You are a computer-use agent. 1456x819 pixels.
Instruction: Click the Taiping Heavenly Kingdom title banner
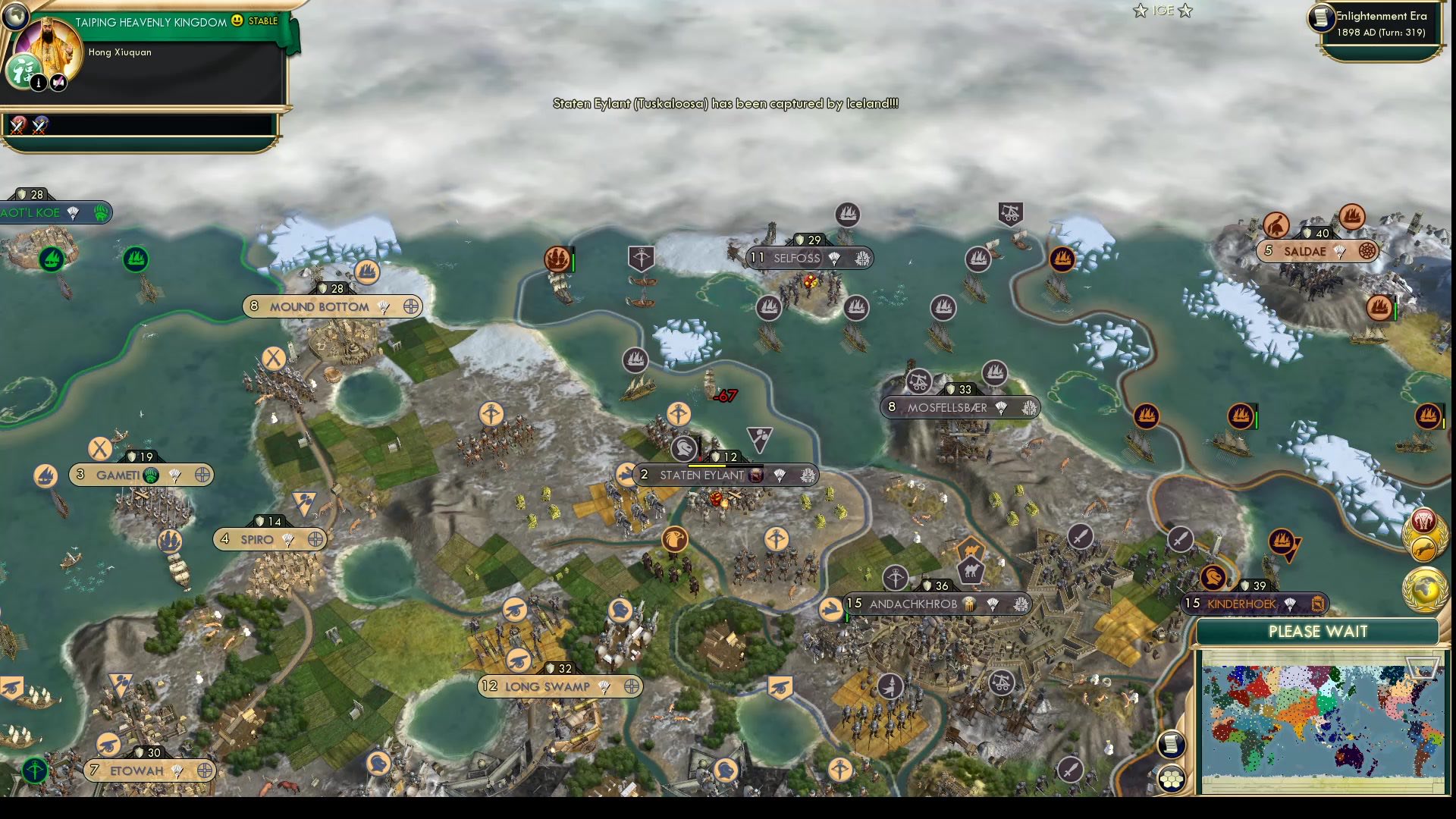[148, 21]
